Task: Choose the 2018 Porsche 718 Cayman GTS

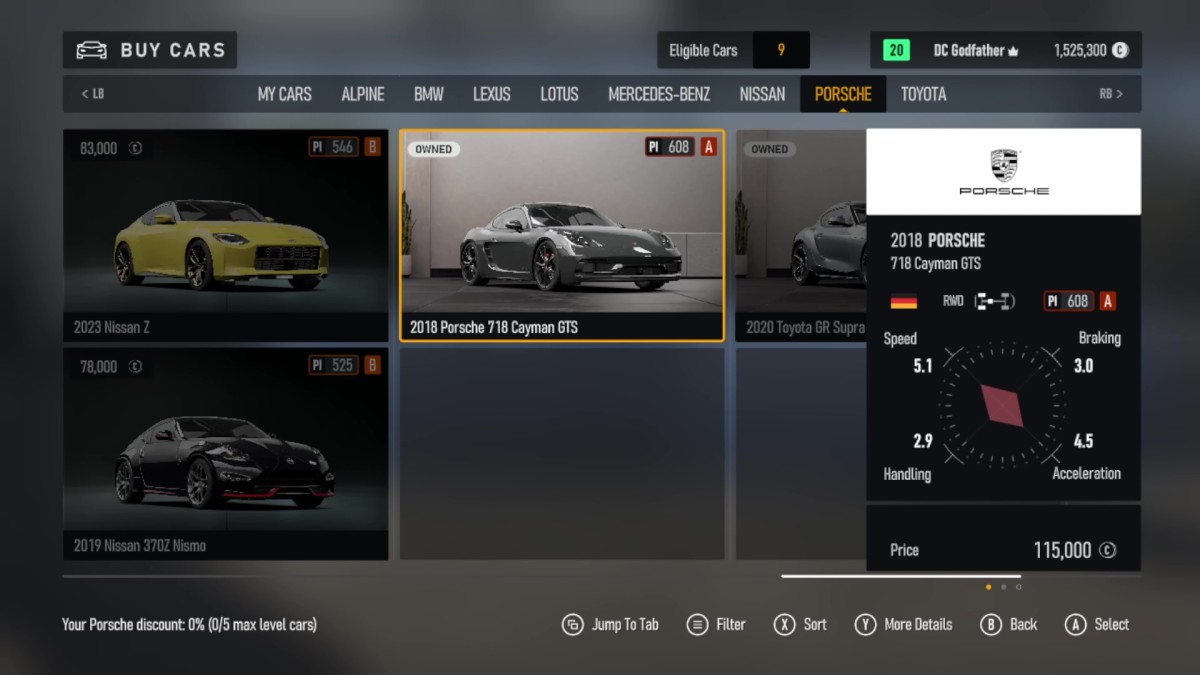Action: (x=561, y=235)
